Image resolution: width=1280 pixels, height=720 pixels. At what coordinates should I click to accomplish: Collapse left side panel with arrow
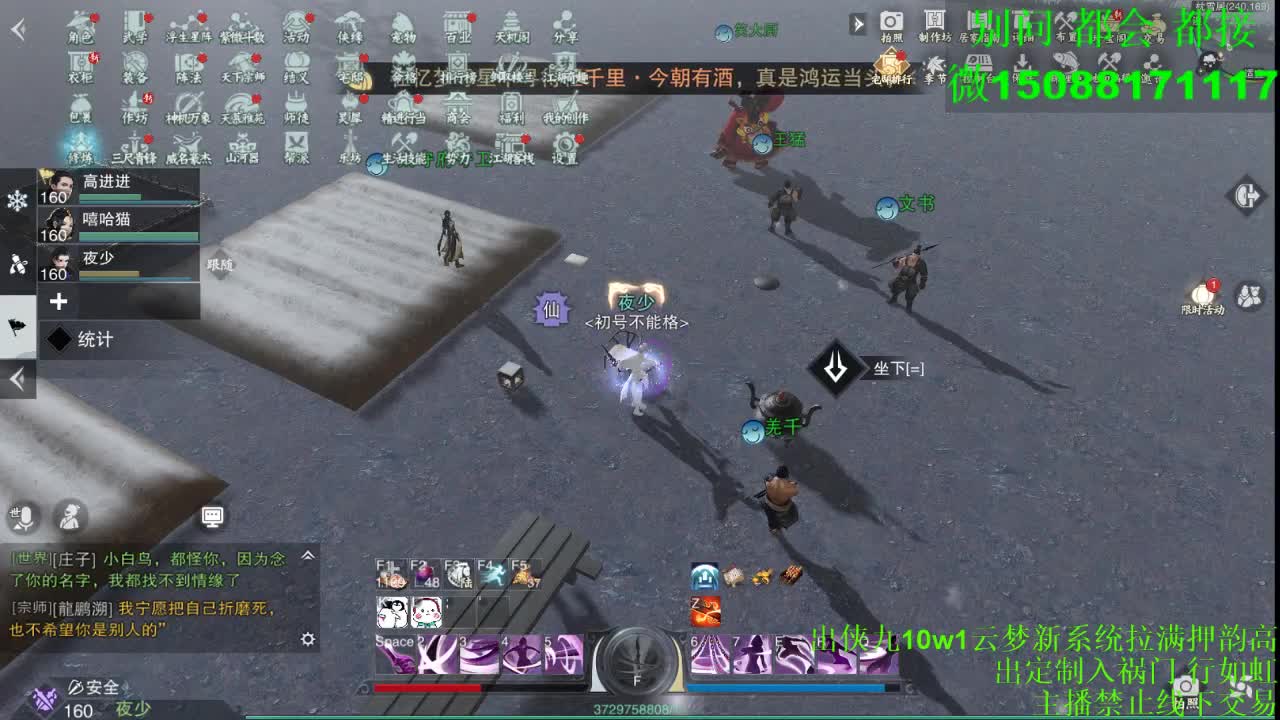click(15, 380)
